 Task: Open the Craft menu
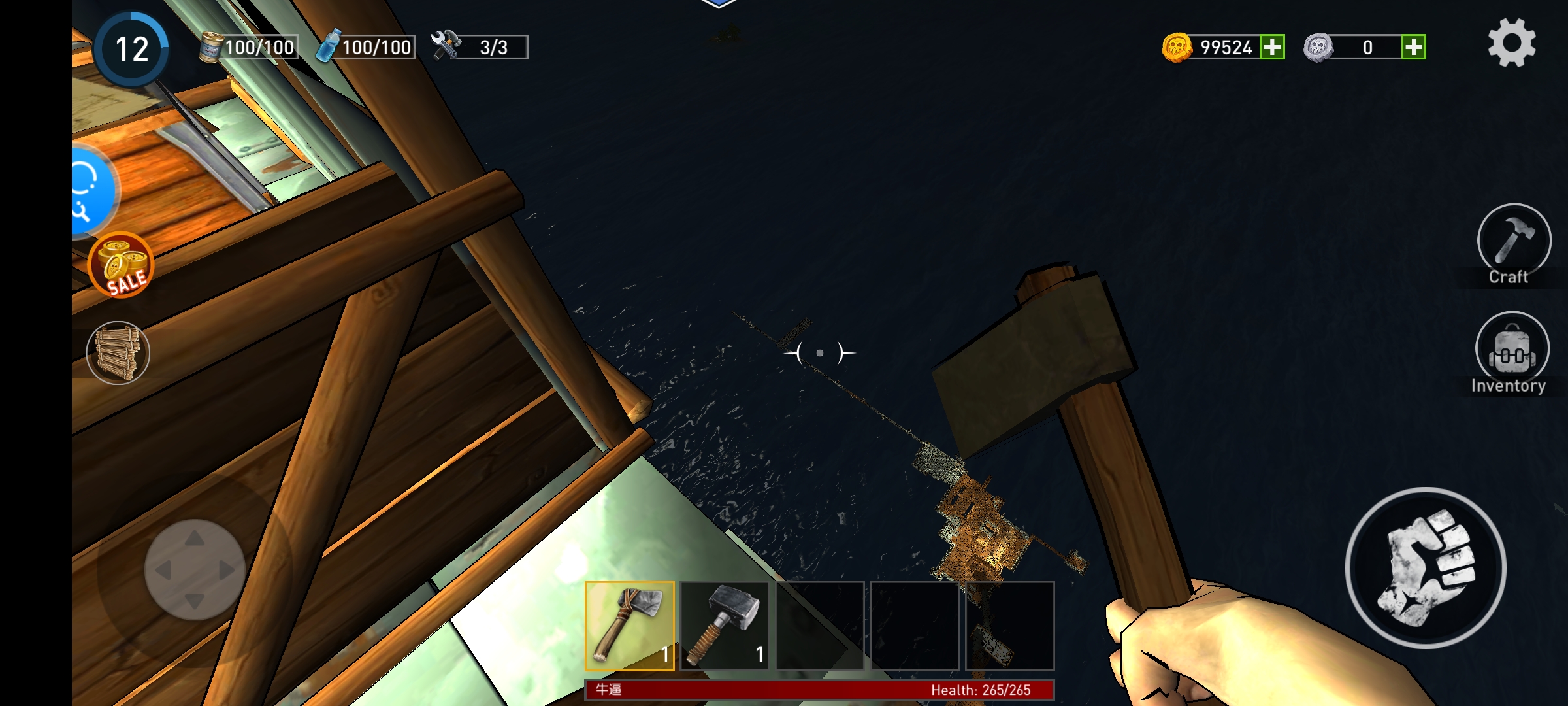[x=1513, y=243]
